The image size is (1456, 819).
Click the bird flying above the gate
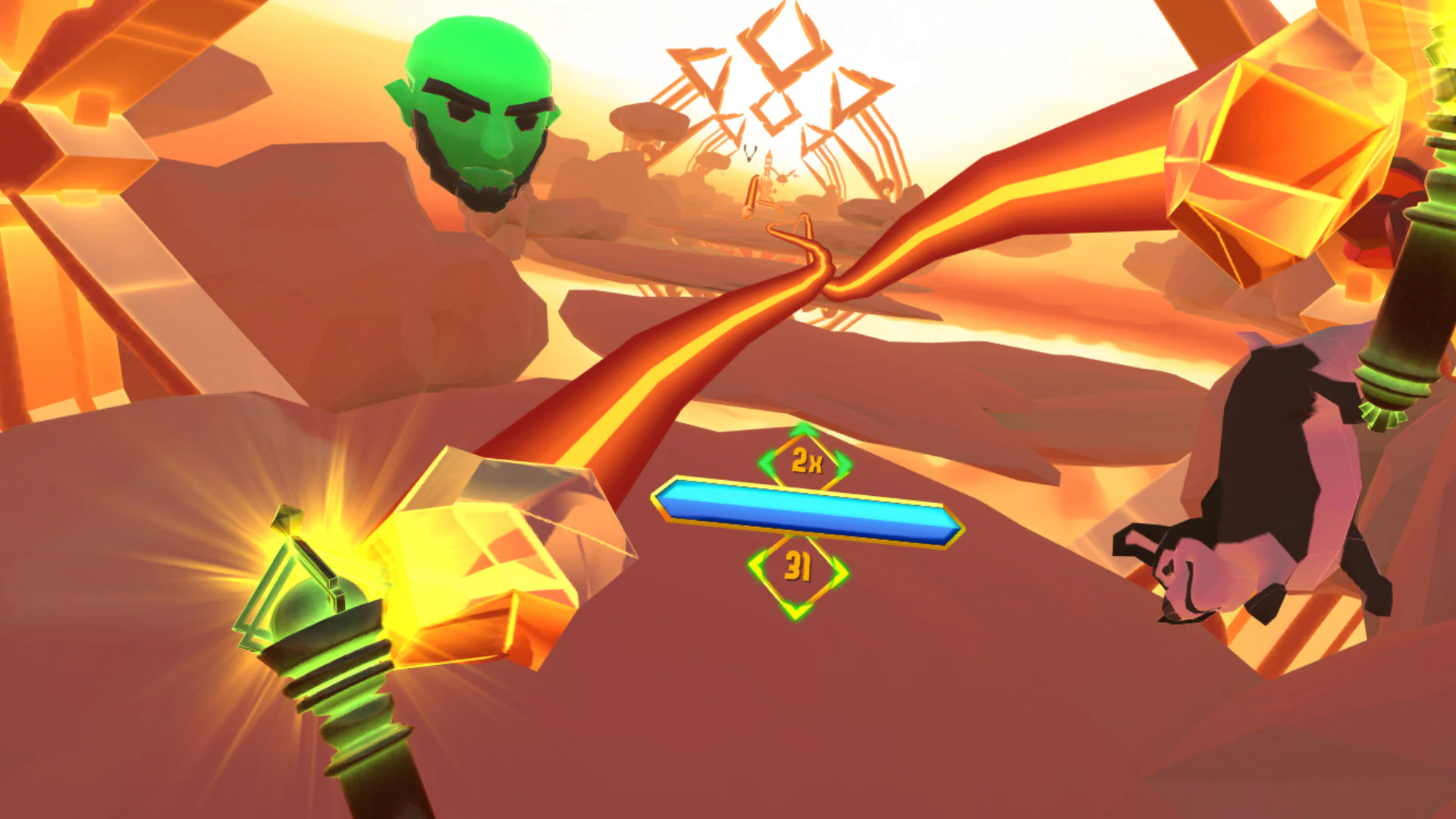pos(749,153)
